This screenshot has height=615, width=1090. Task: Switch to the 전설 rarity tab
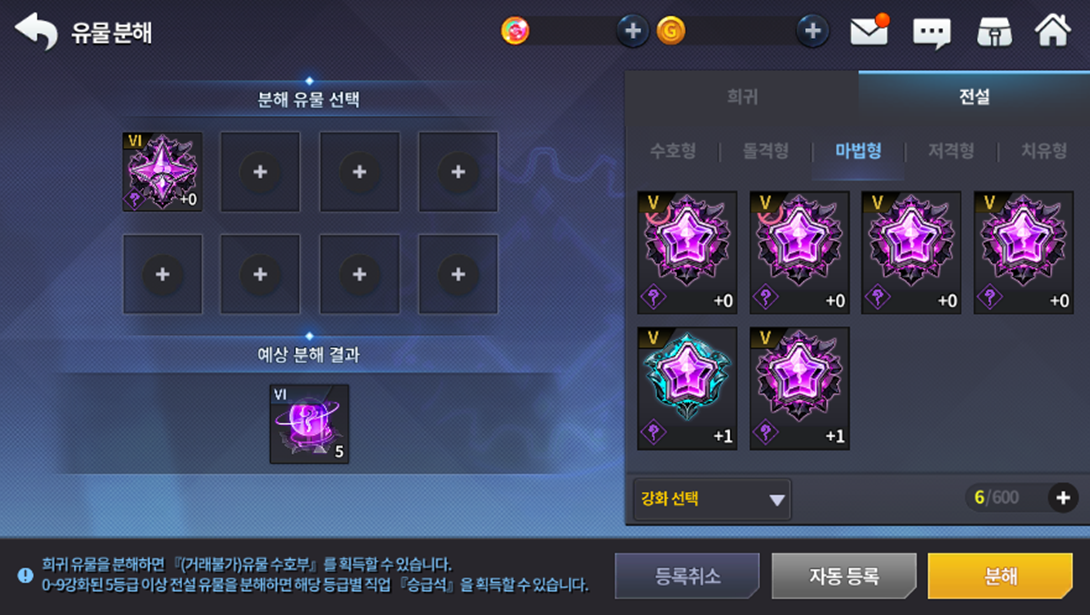(x=973, y=97)
